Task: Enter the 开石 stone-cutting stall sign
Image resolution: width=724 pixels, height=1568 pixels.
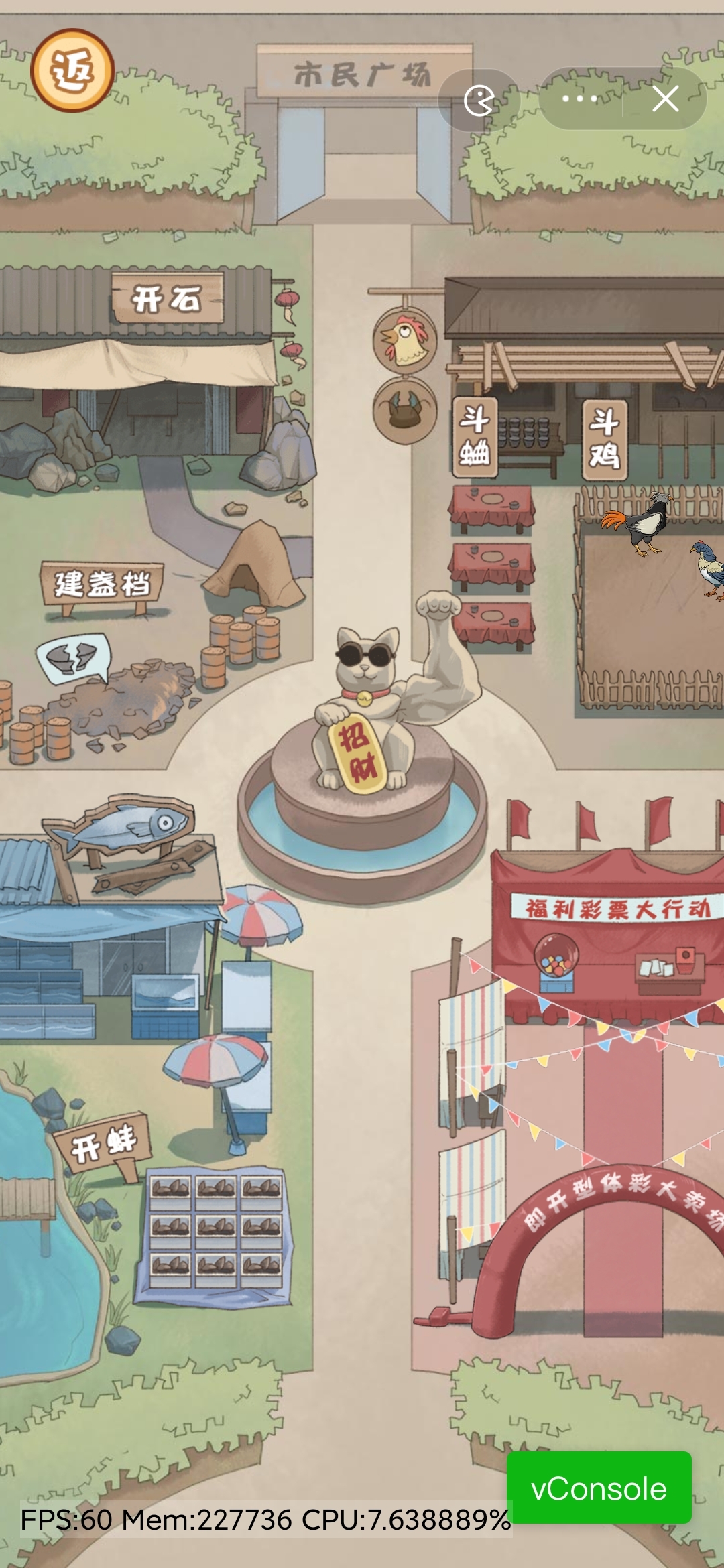Action: tap(166, 298)
